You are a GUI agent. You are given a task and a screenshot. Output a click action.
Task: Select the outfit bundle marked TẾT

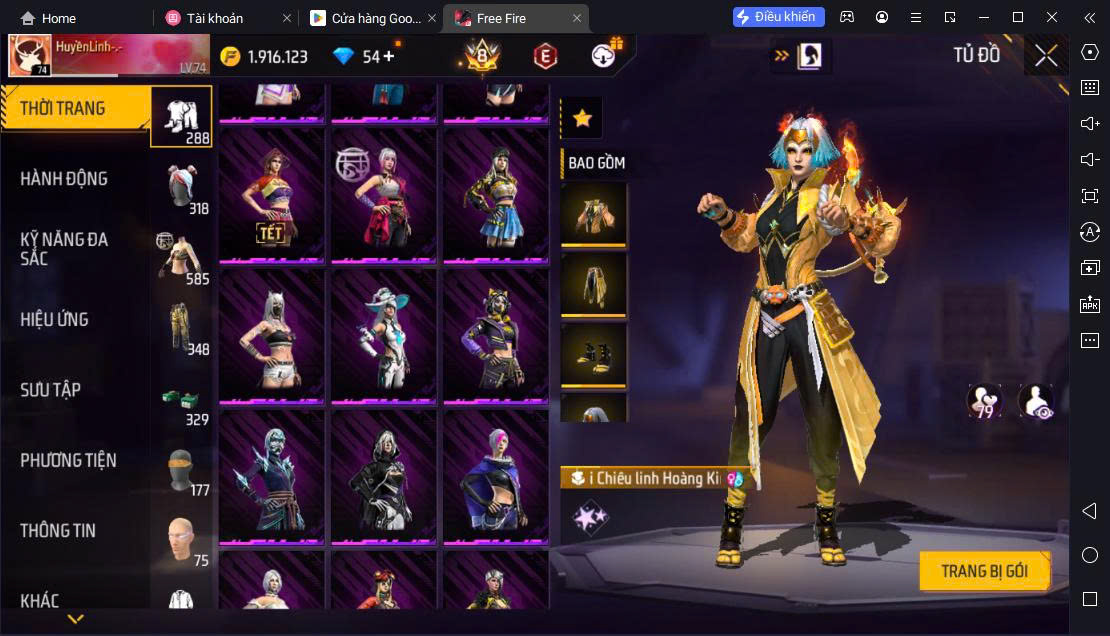pyautogui.click(x=272, y=194)
